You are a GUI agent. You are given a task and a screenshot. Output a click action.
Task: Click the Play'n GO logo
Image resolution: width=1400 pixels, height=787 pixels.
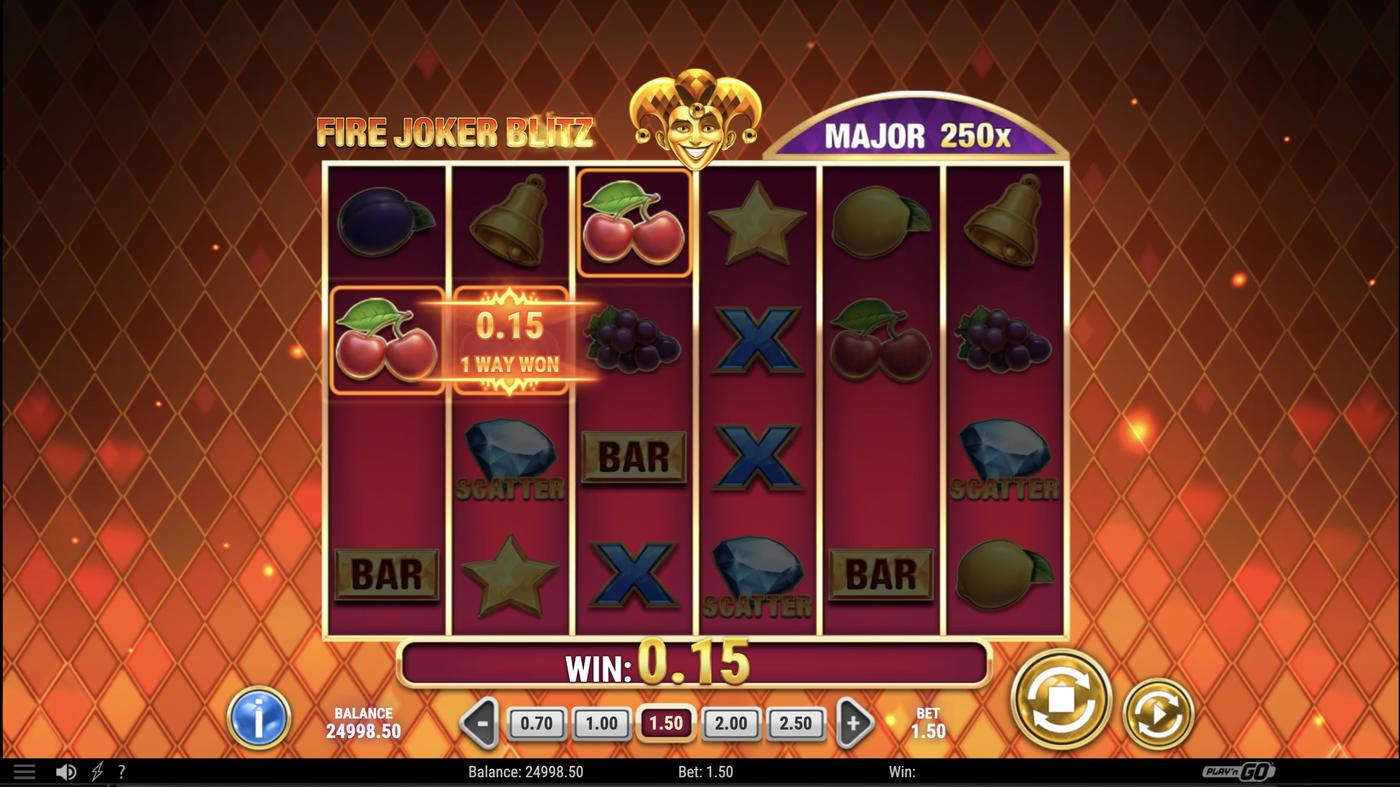pyautogui.click(x=1240, y=771)
